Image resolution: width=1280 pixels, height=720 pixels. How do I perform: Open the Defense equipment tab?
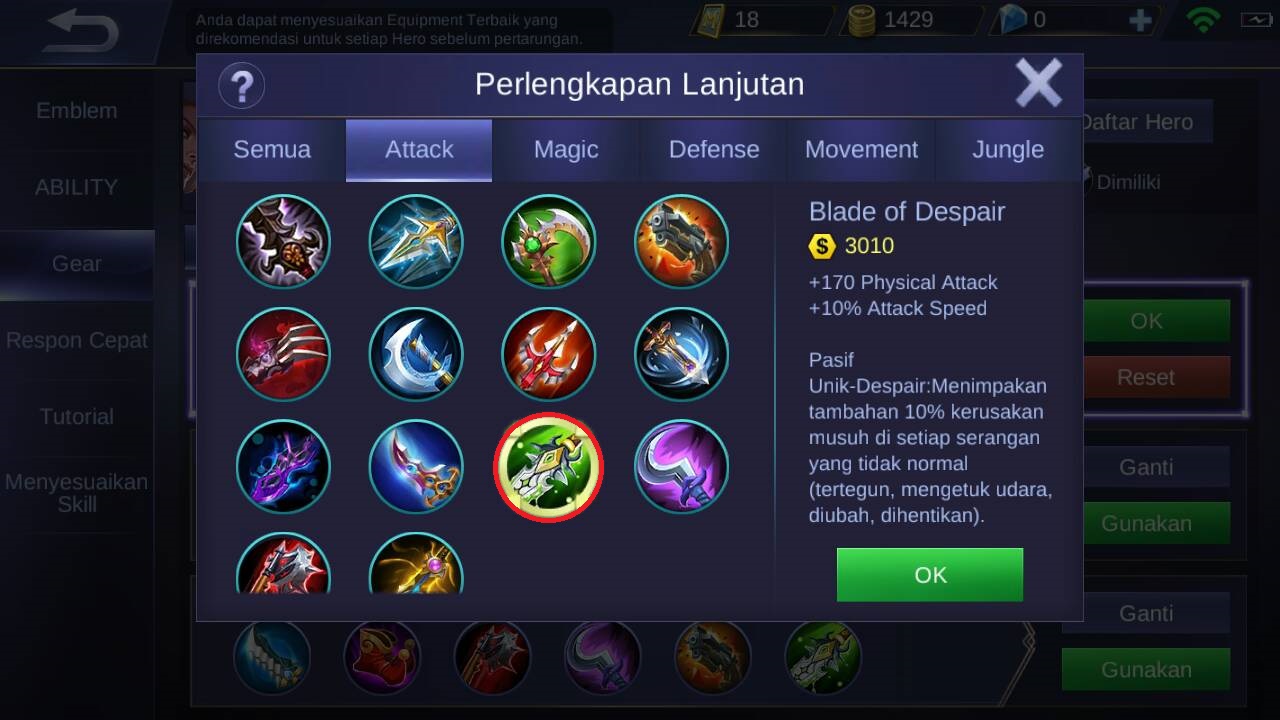coord(714,150)
